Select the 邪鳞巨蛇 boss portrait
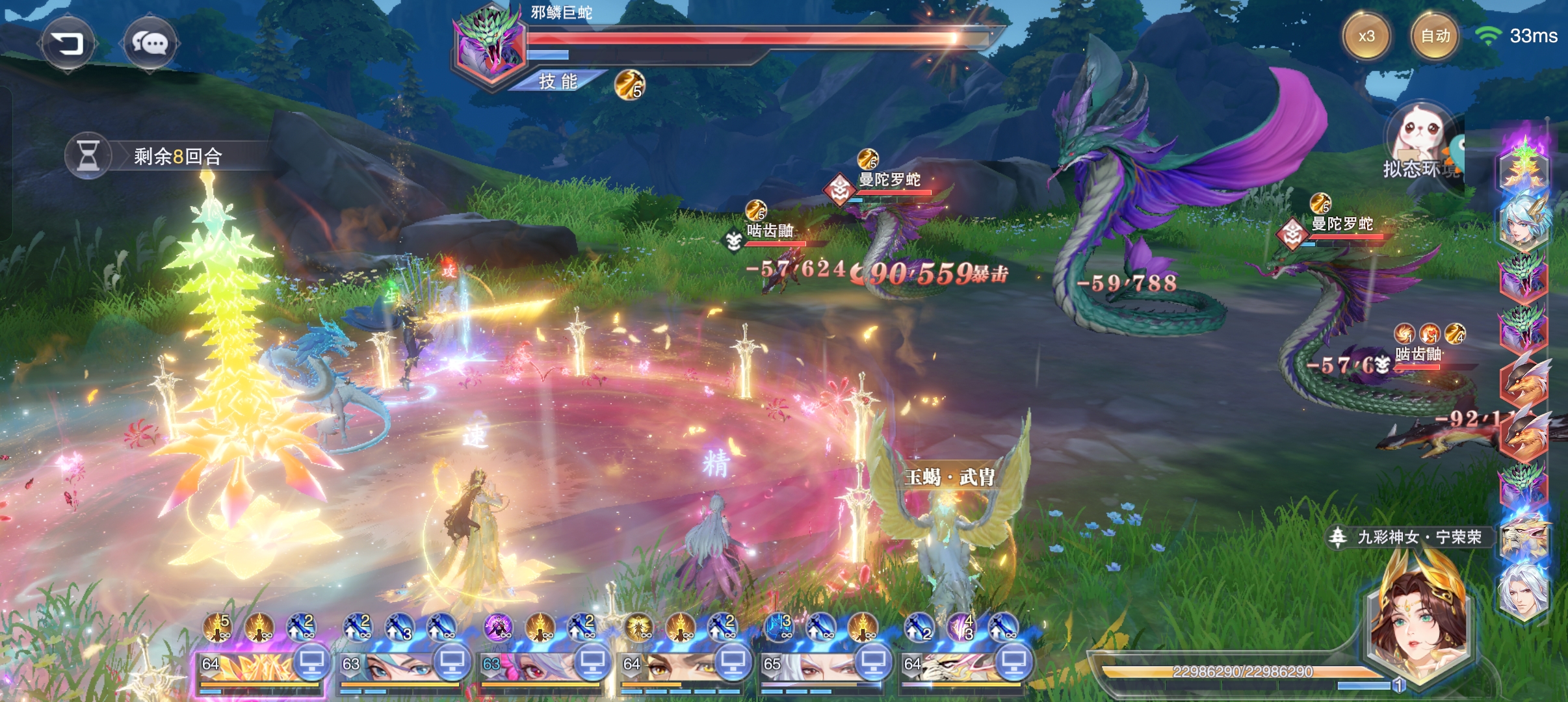The height and width of the screenshot is (702, 1568). pyautogui.click(x=490, y=45)
